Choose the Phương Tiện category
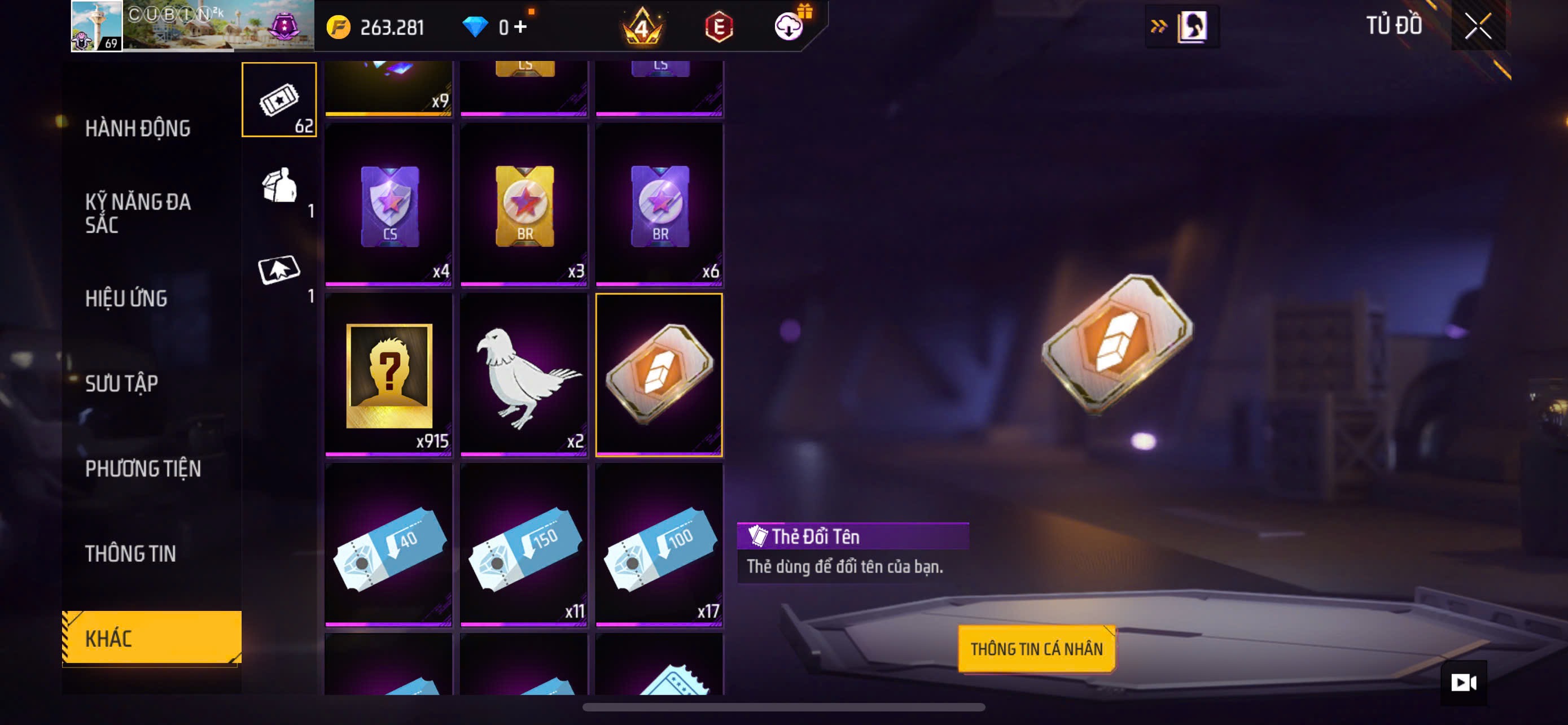Screen dimensions: 1568x725 point(143,469)
